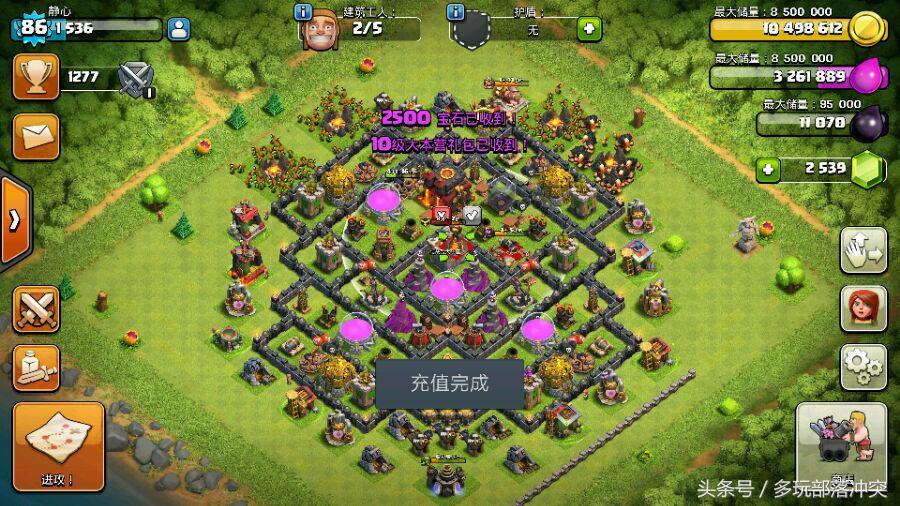
Task: Open the trophy leaderboard
Action: point(35,76)
